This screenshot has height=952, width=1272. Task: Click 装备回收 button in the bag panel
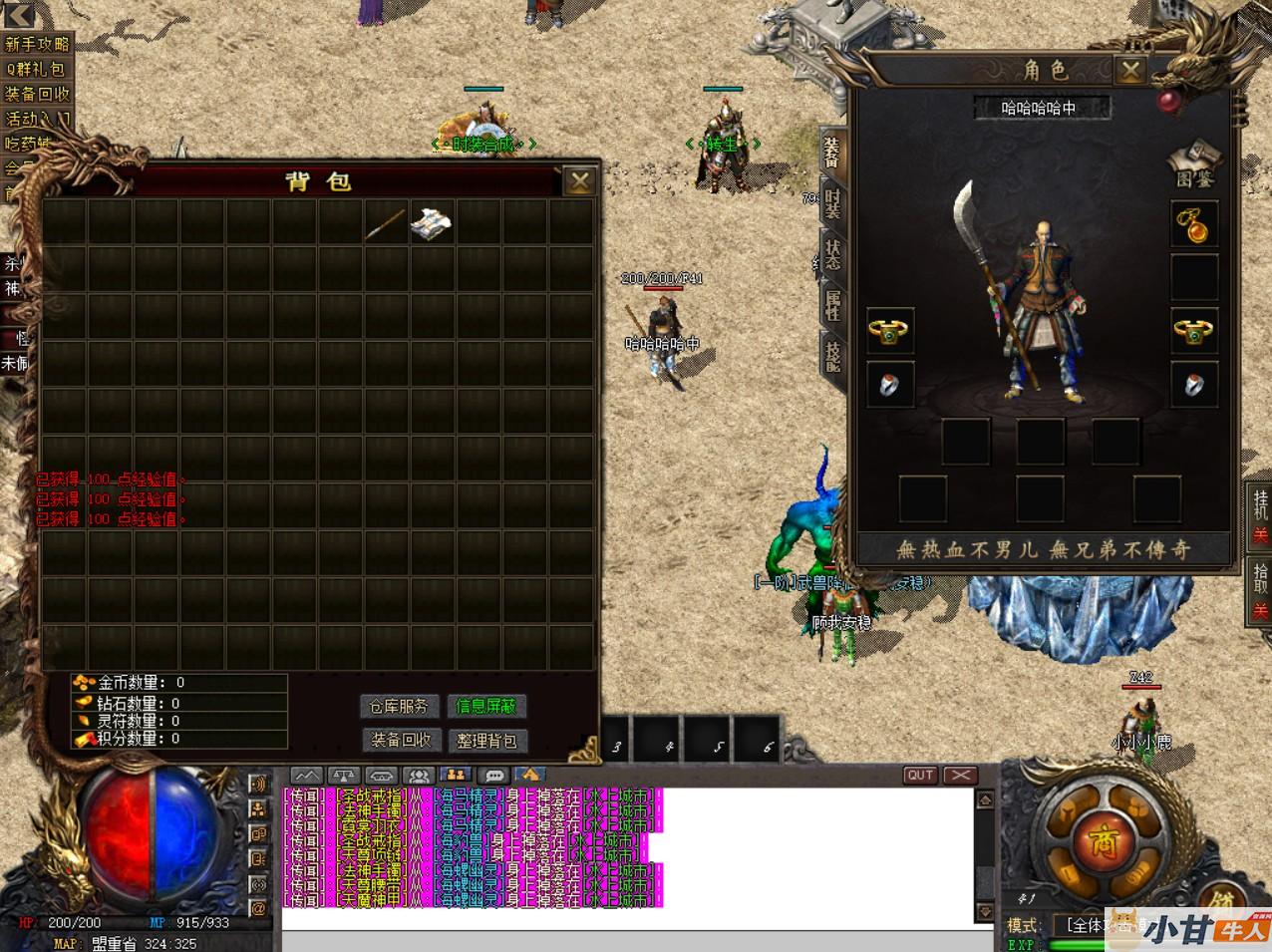click(x=401, y=740)
